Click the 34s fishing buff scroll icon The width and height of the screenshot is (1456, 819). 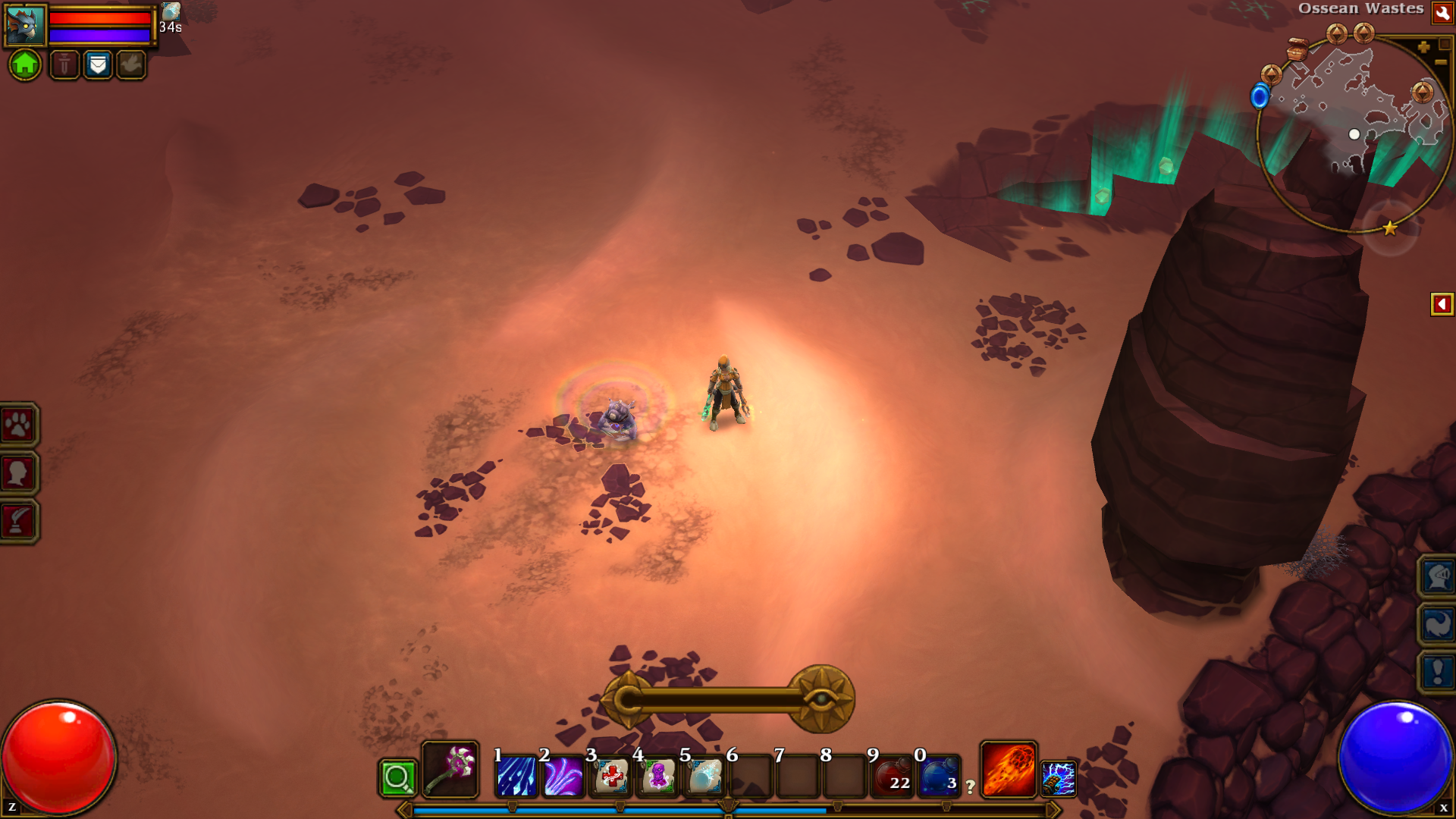pos(170,14)
